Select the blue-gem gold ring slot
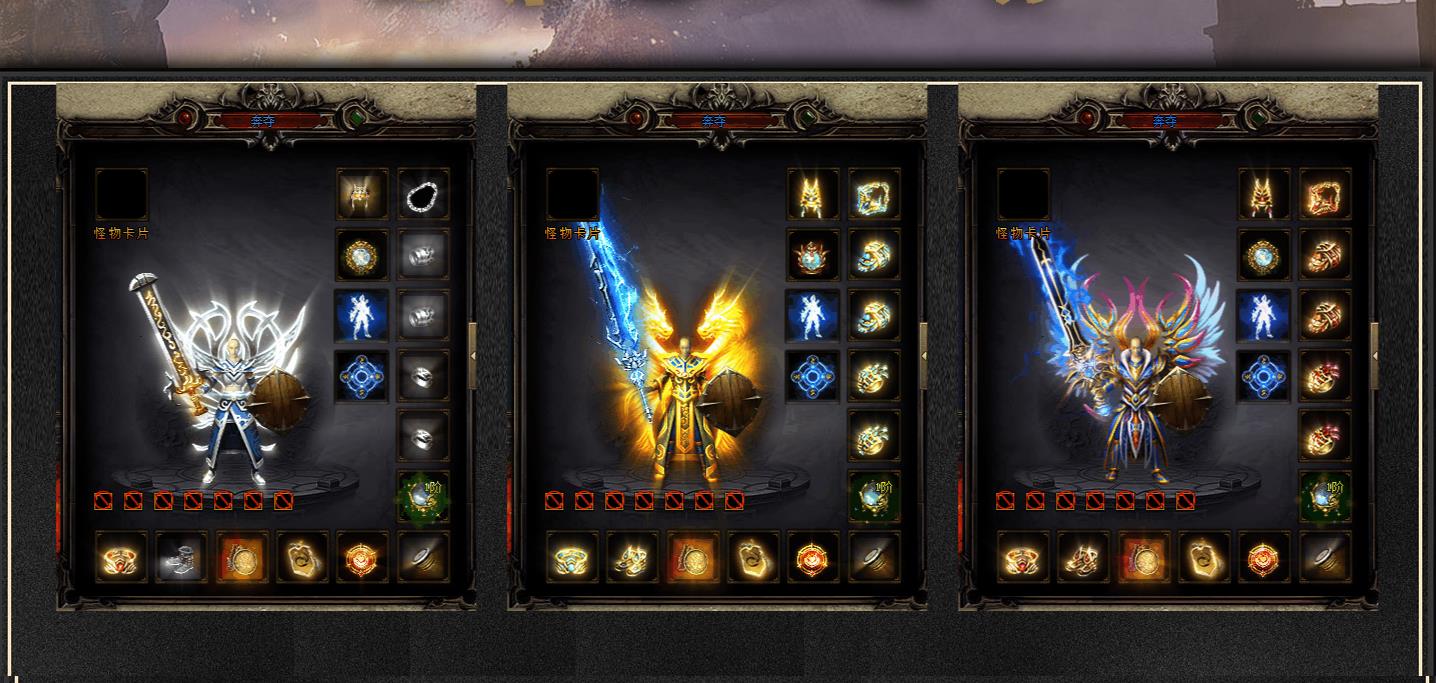Image resolution: width=1436 pixels, height=683 pixels. [573, 557]
